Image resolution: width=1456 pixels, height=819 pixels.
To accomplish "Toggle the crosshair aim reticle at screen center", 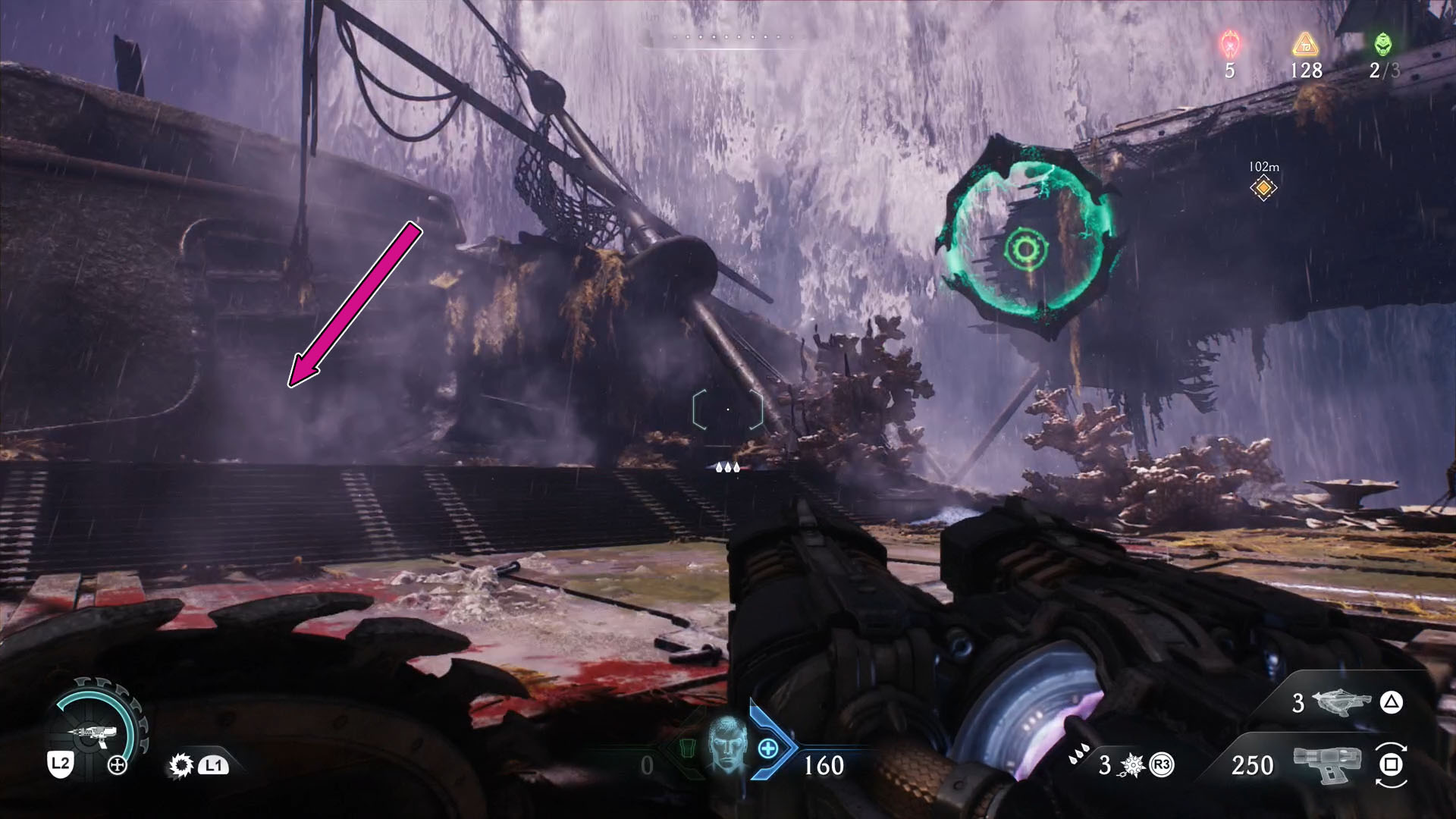I will click(726, 409).
